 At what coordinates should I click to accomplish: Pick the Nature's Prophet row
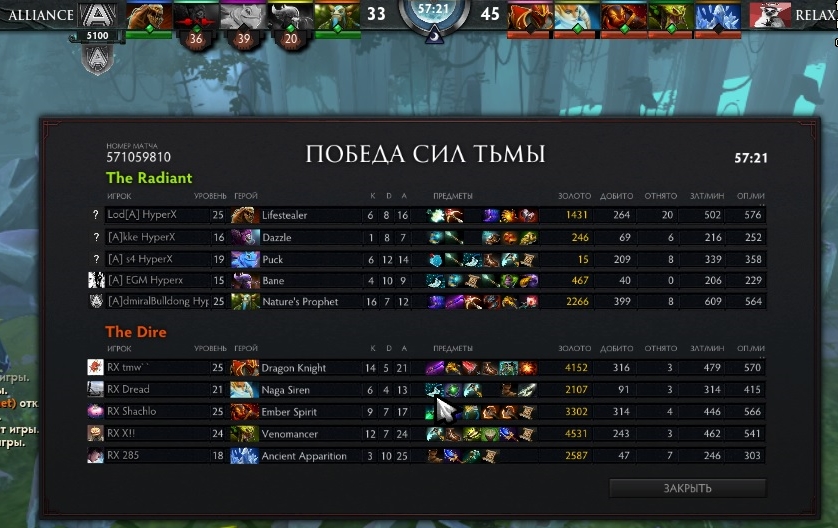[x=300, y=302]
